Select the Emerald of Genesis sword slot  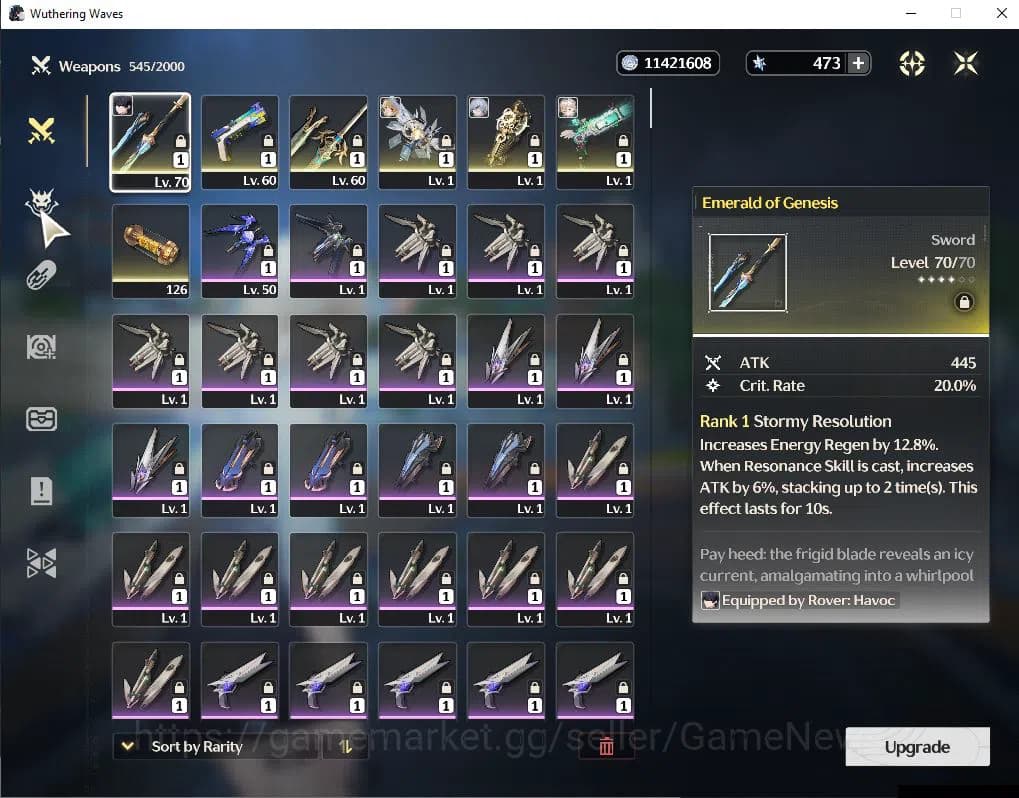tap(150, 141)
